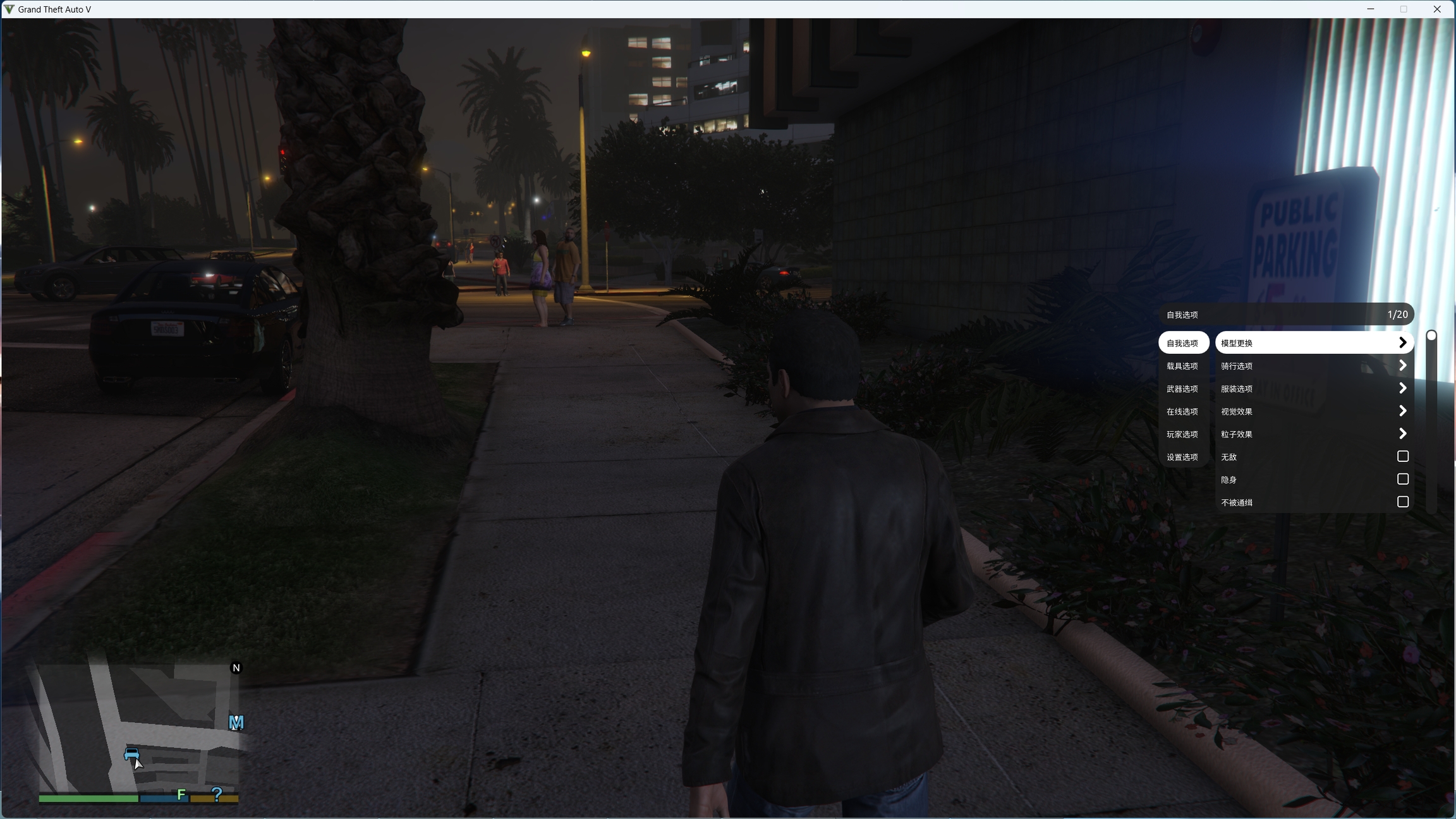Close the Grand Theft Auto V window

pos(1436,9)
